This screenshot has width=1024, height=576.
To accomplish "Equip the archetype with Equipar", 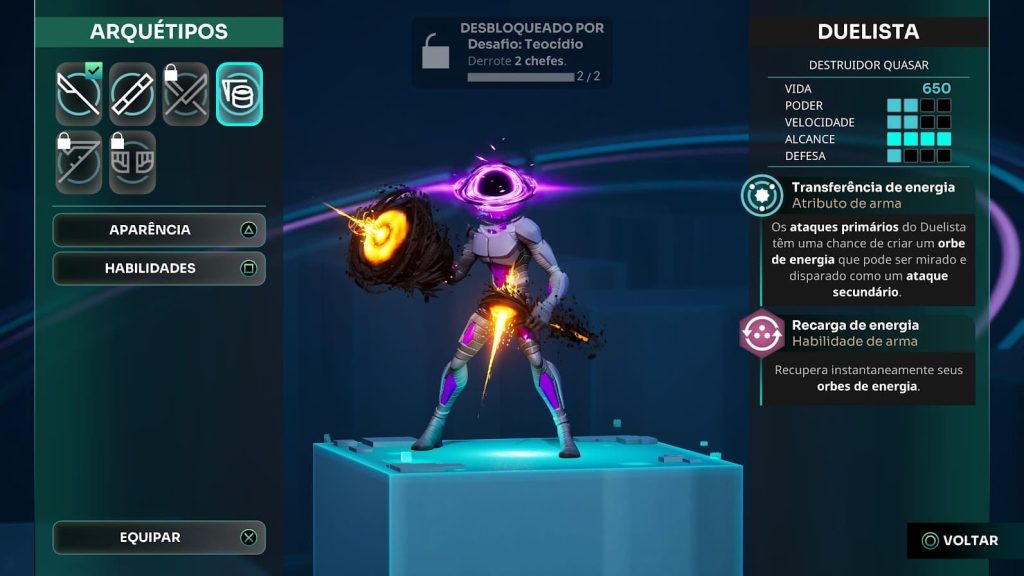I will 159,538.
